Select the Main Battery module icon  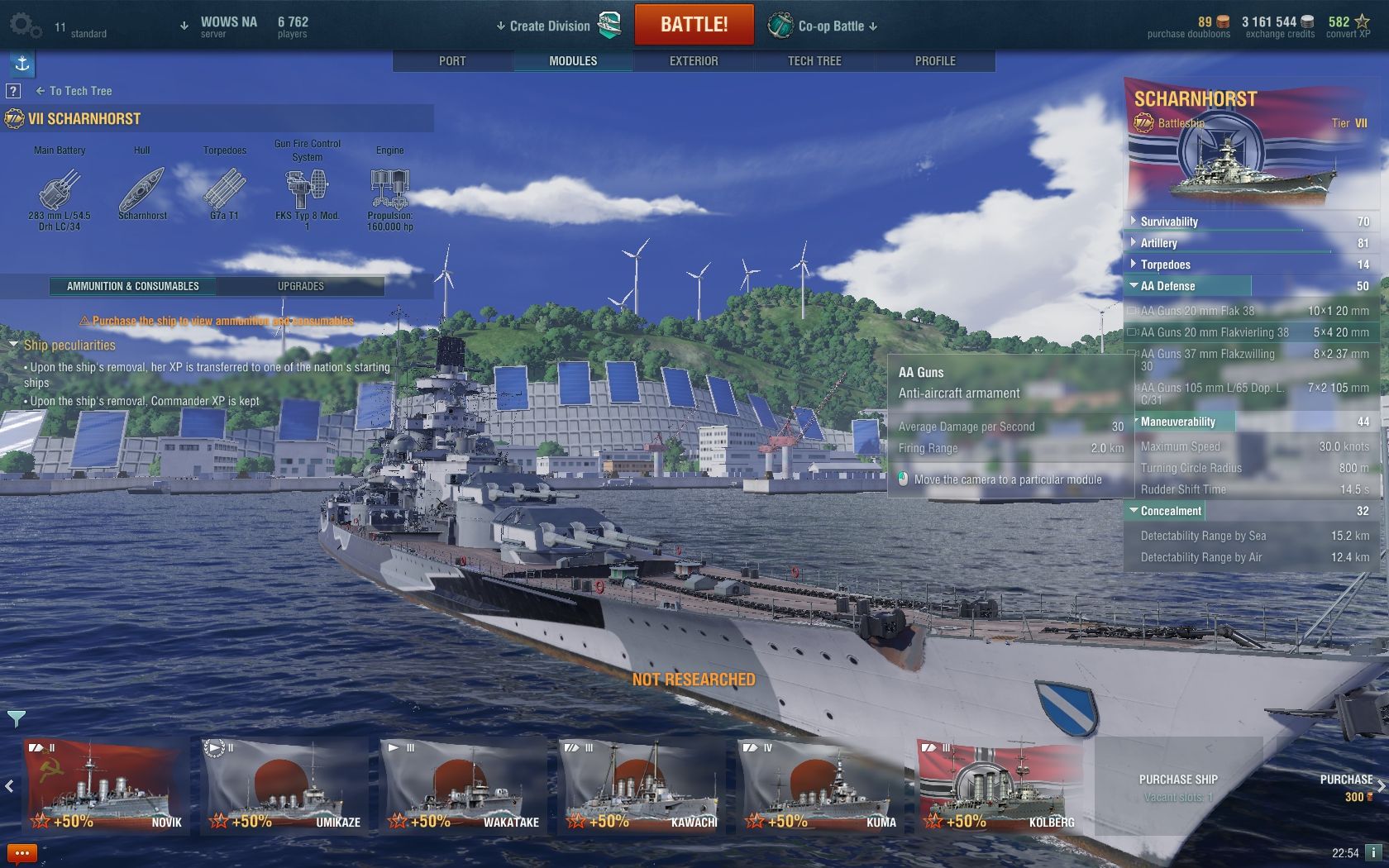tap(60, 190)
